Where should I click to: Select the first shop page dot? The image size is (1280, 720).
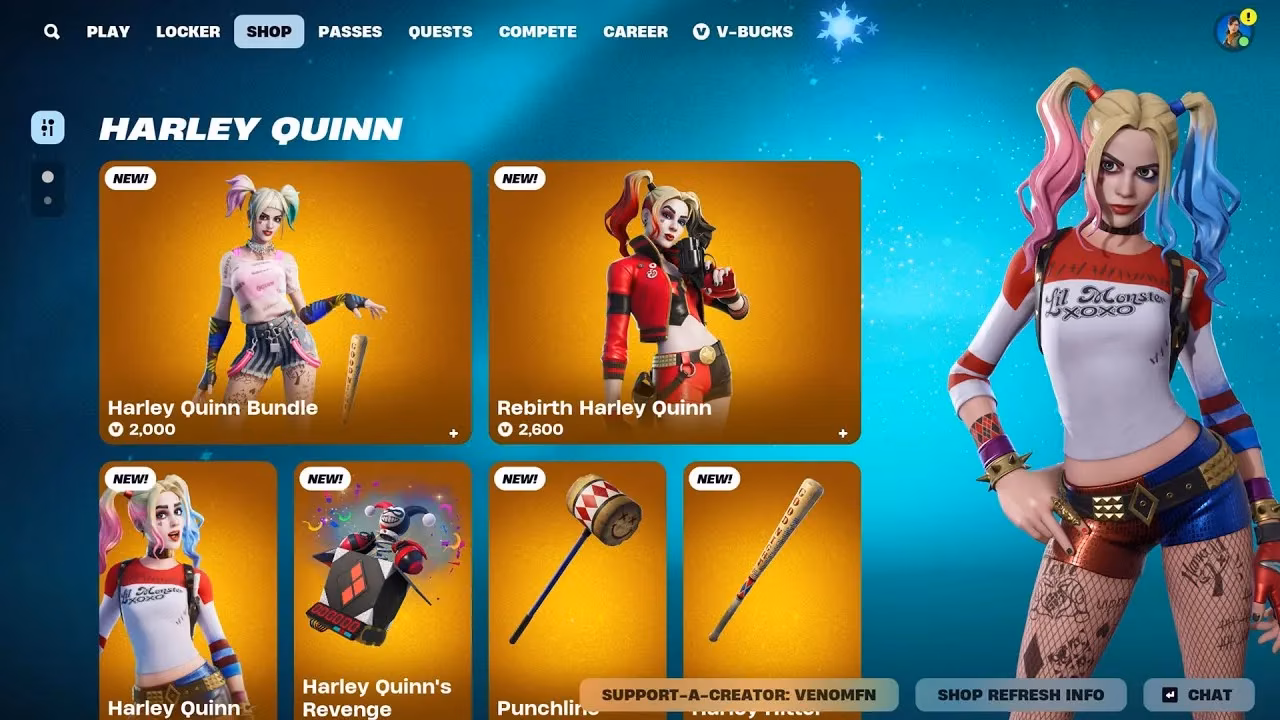47,177
